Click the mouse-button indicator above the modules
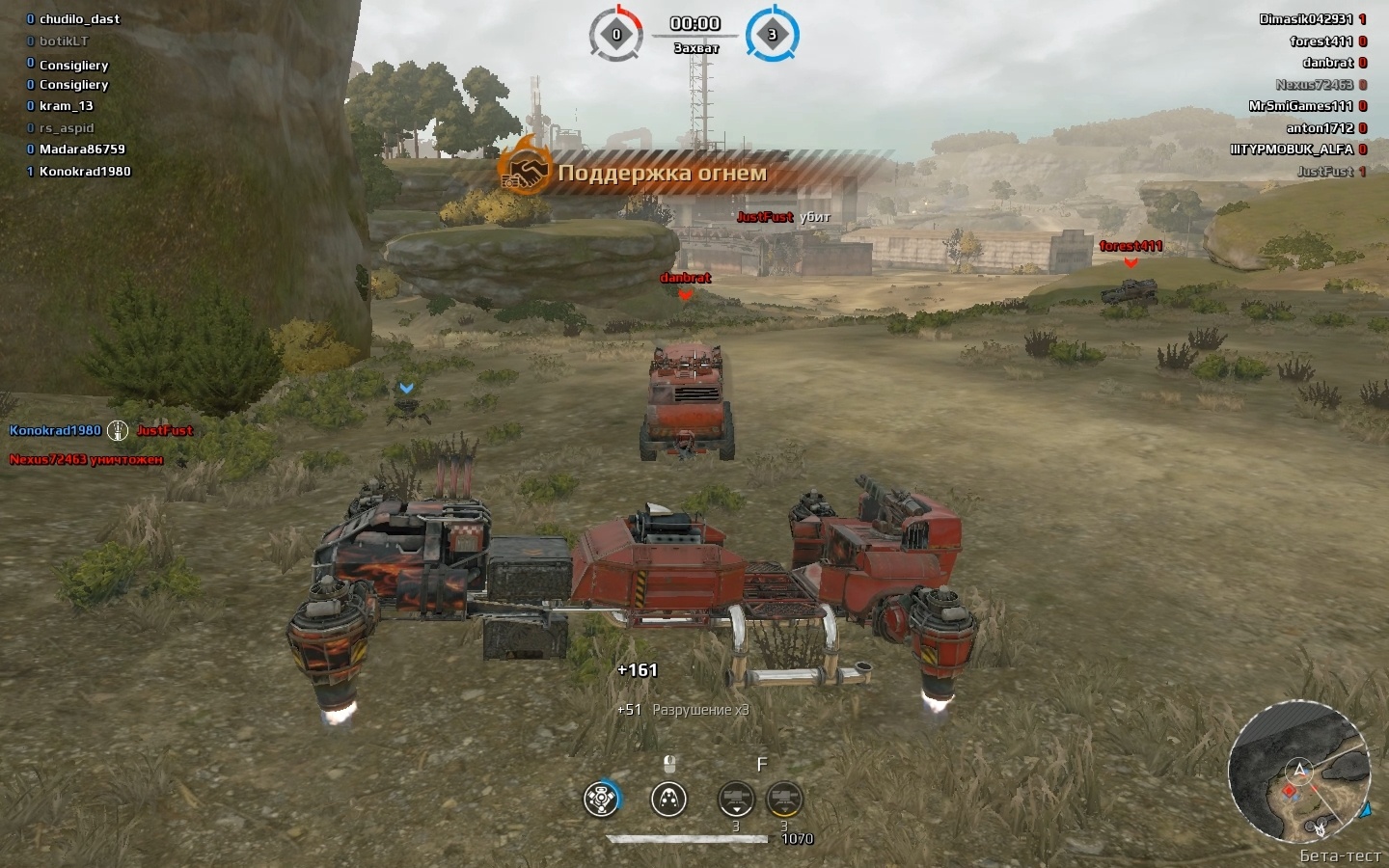The width and height of the screenshot is (1389, 868). coord(669,764)
